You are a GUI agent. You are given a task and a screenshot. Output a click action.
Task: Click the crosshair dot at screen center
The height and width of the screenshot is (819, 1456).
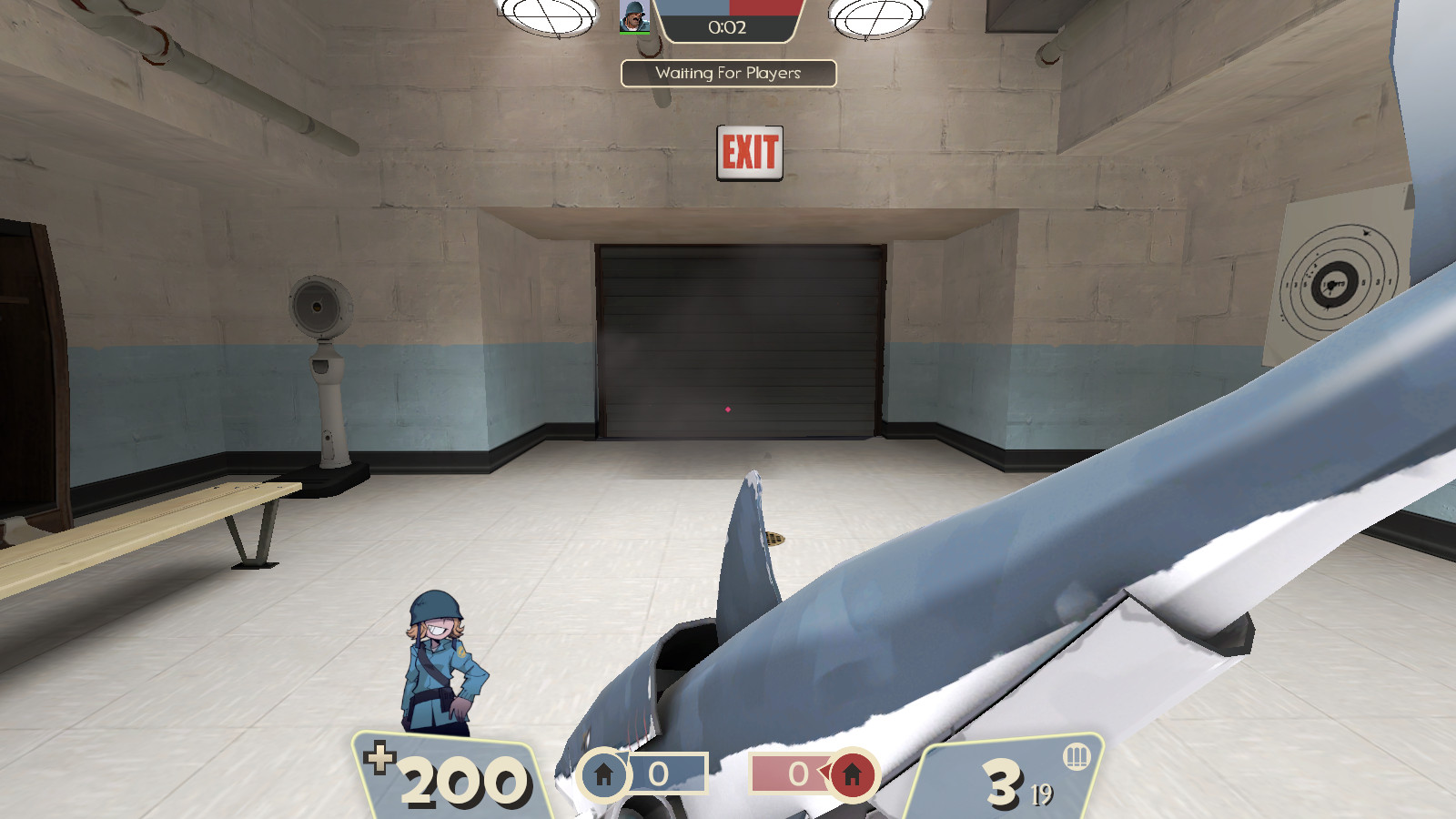coord(728,411)
